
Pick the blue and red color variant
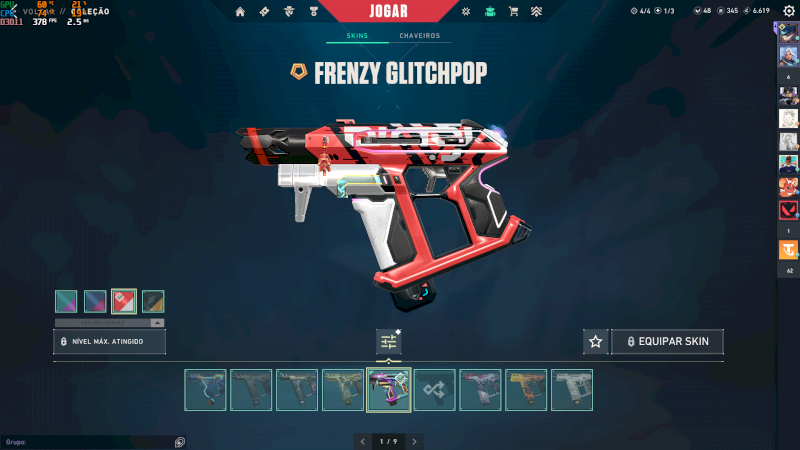click(95, 301)
